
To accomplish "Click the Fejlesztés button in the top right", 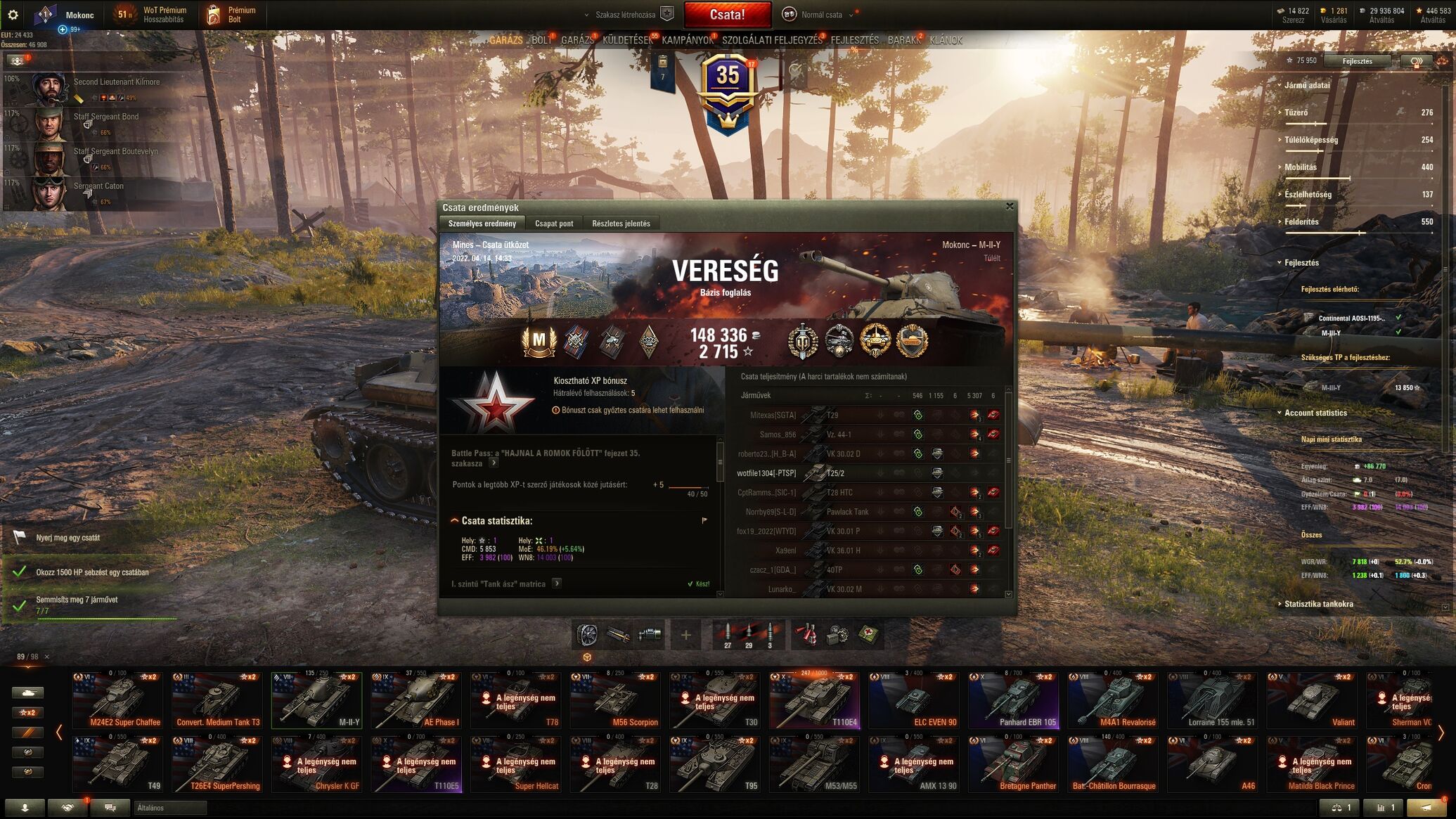I will [1357, 61].
